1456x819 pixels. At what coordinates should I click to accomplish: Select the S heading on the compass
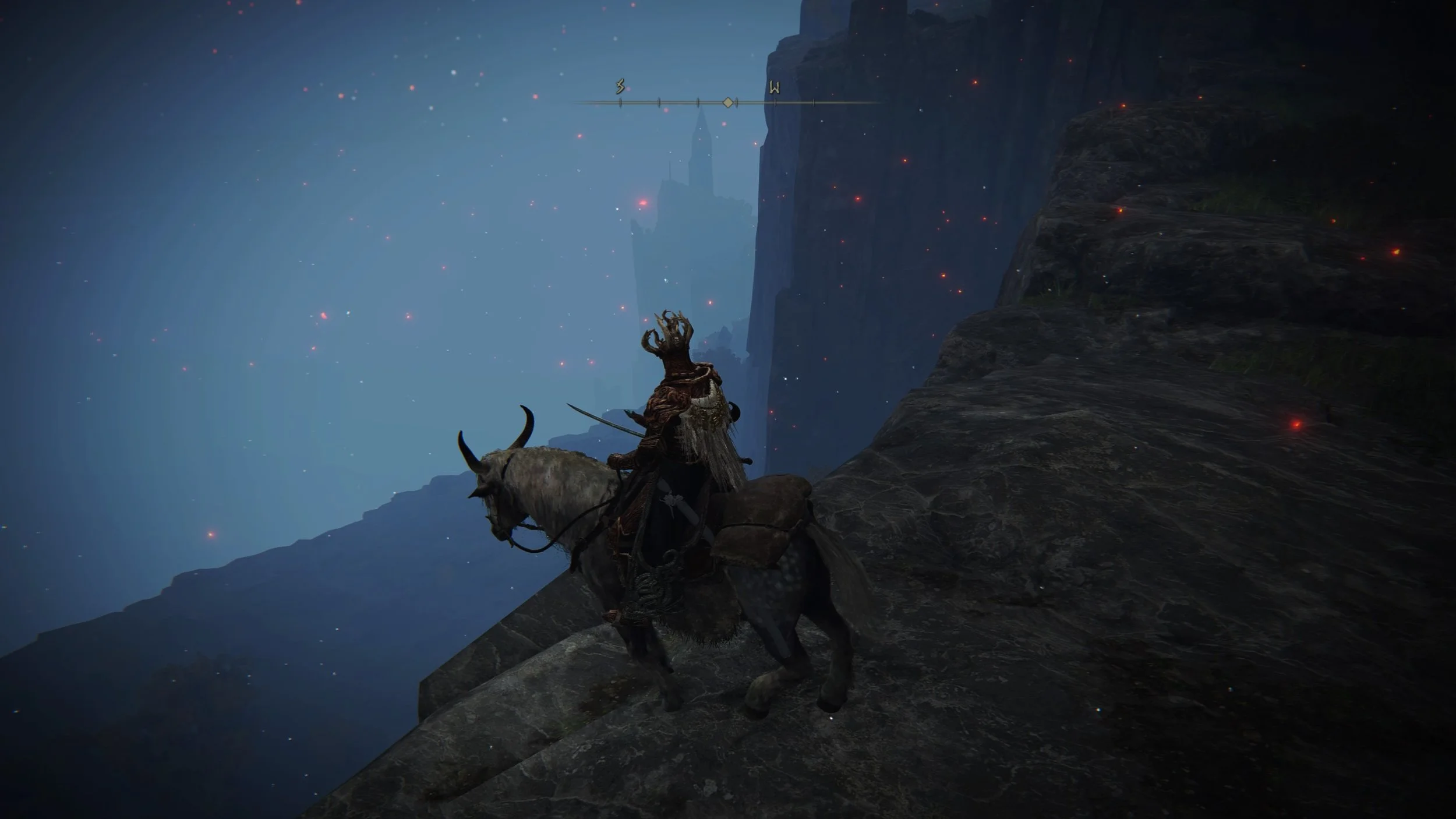[x=620, y=87]
